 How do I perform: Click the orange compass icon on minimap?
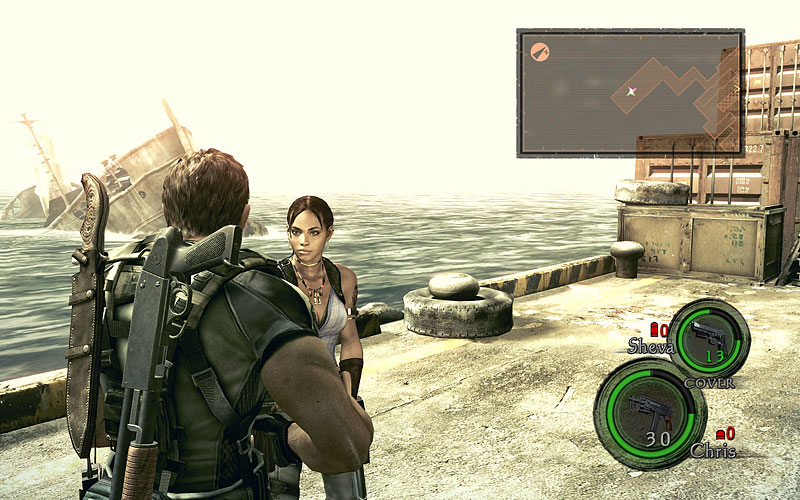point(539,49)
